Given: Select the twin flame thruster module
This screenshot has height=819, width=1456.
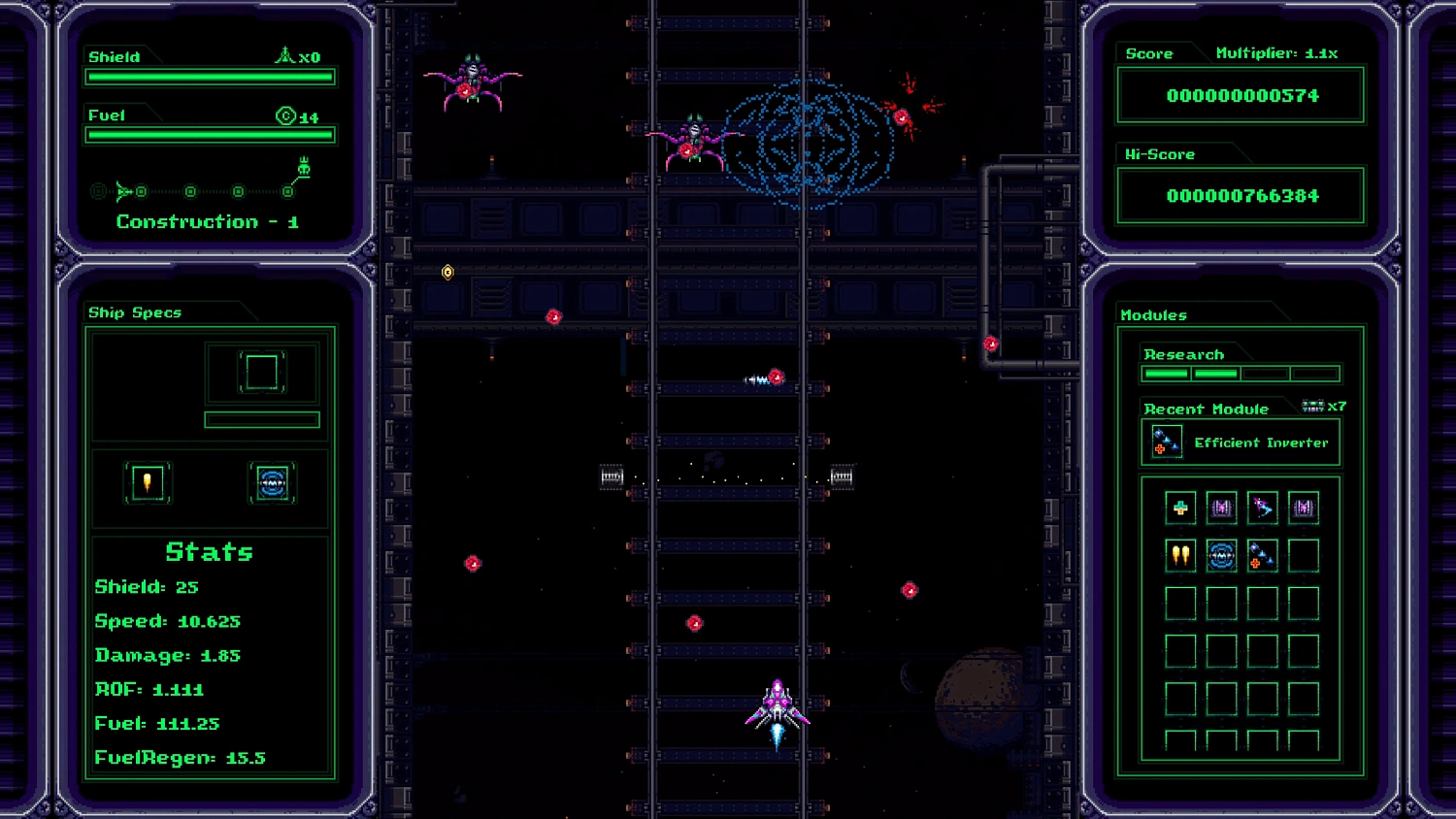Looking at the screenshot, I should [1181, 555].
